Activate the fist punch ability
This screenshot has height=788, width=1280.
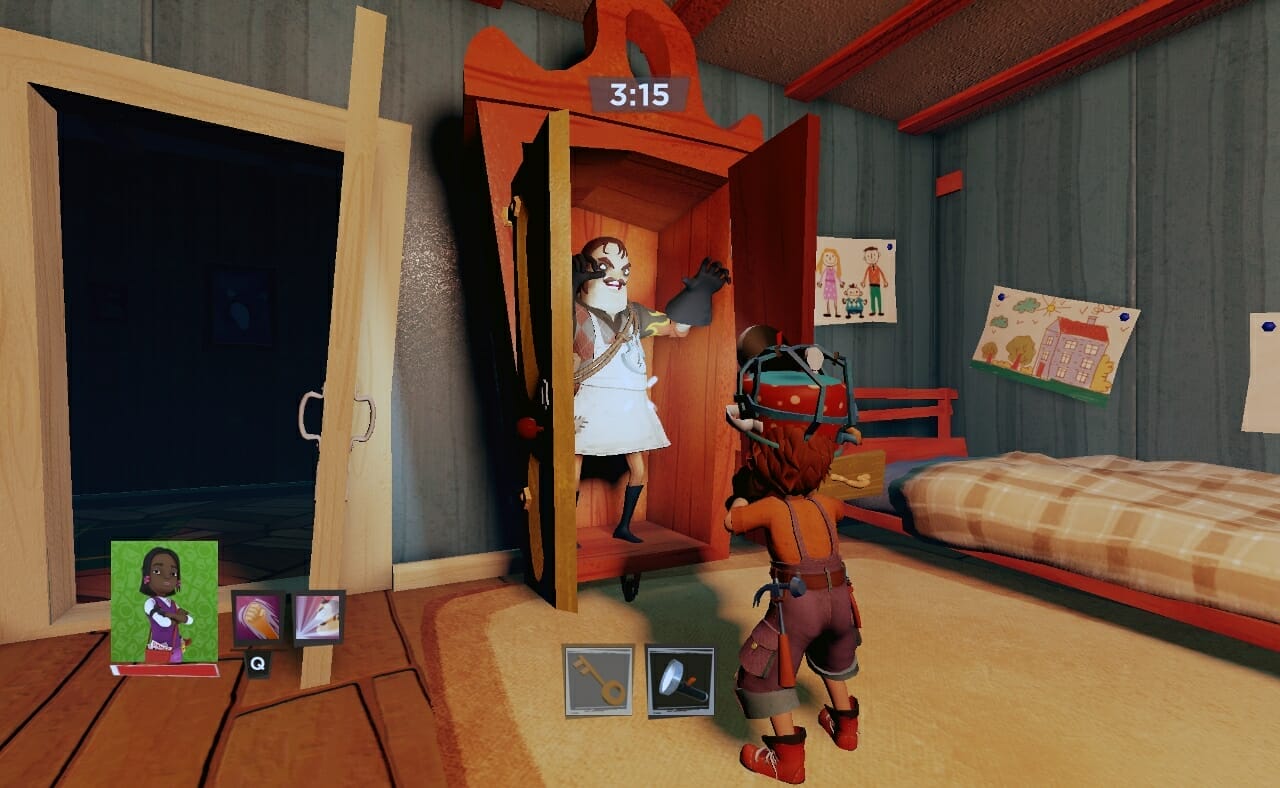coord(258,618)
